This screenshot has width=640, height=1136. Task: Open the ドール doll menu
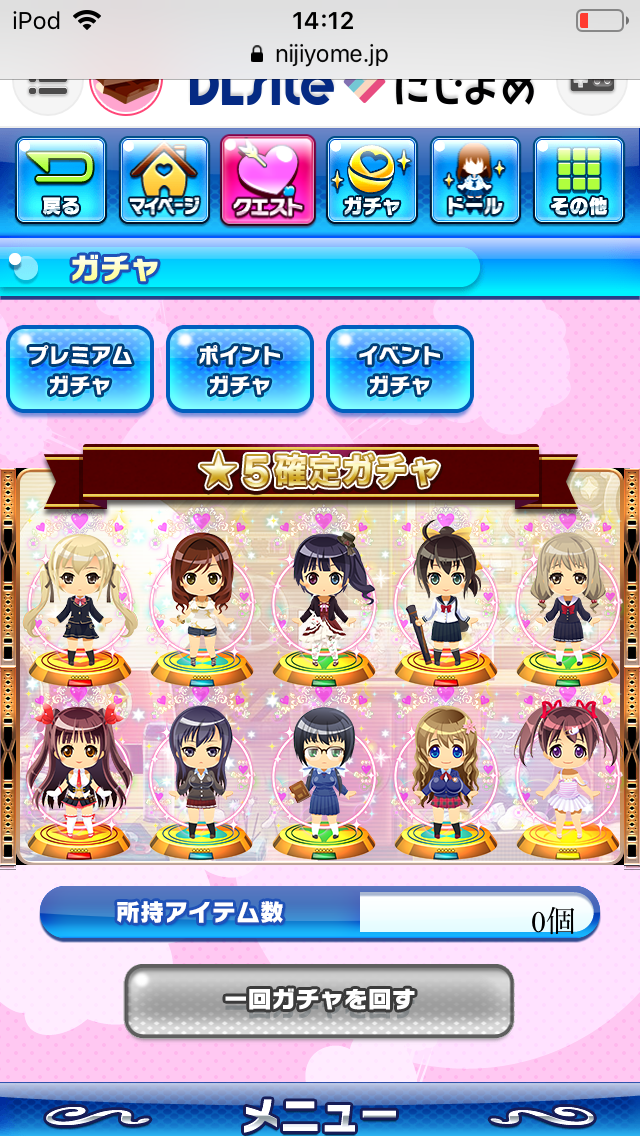(475, 181)
